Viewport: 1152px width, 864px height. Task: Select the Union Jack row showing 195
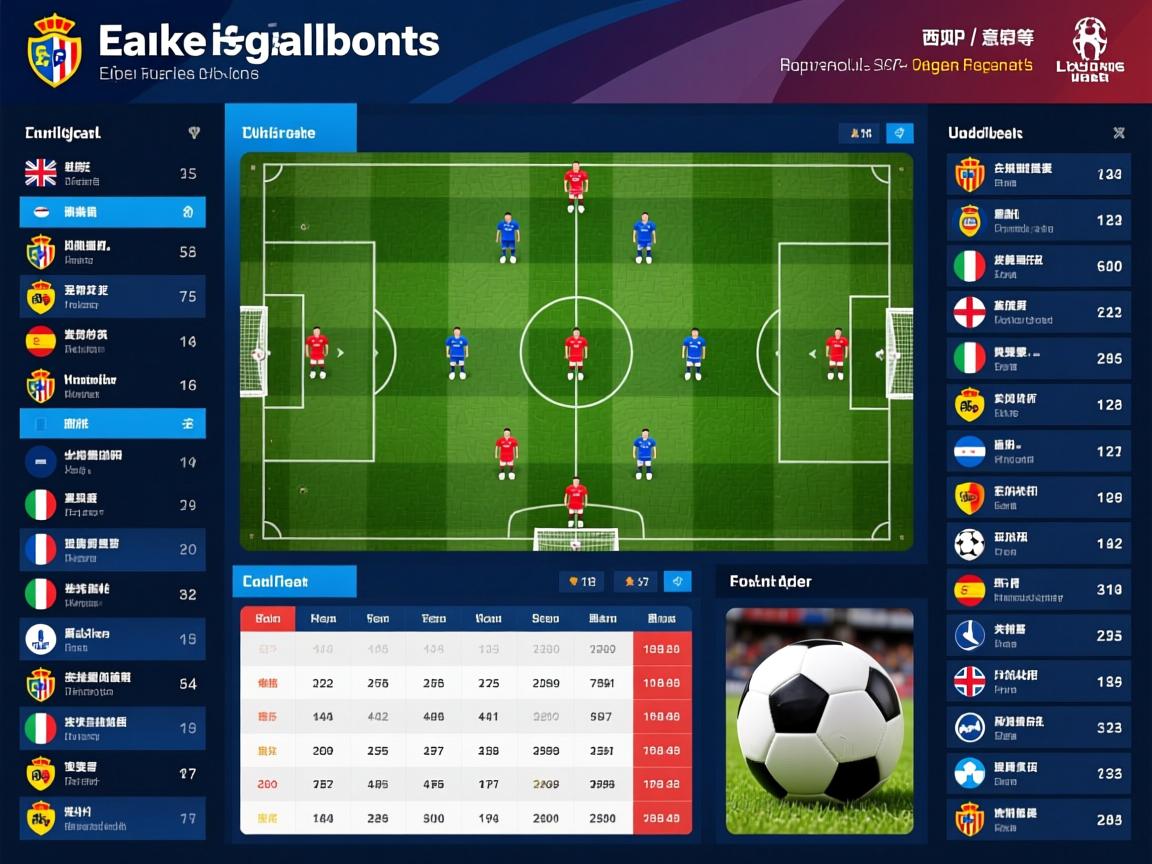[1038, 682]
